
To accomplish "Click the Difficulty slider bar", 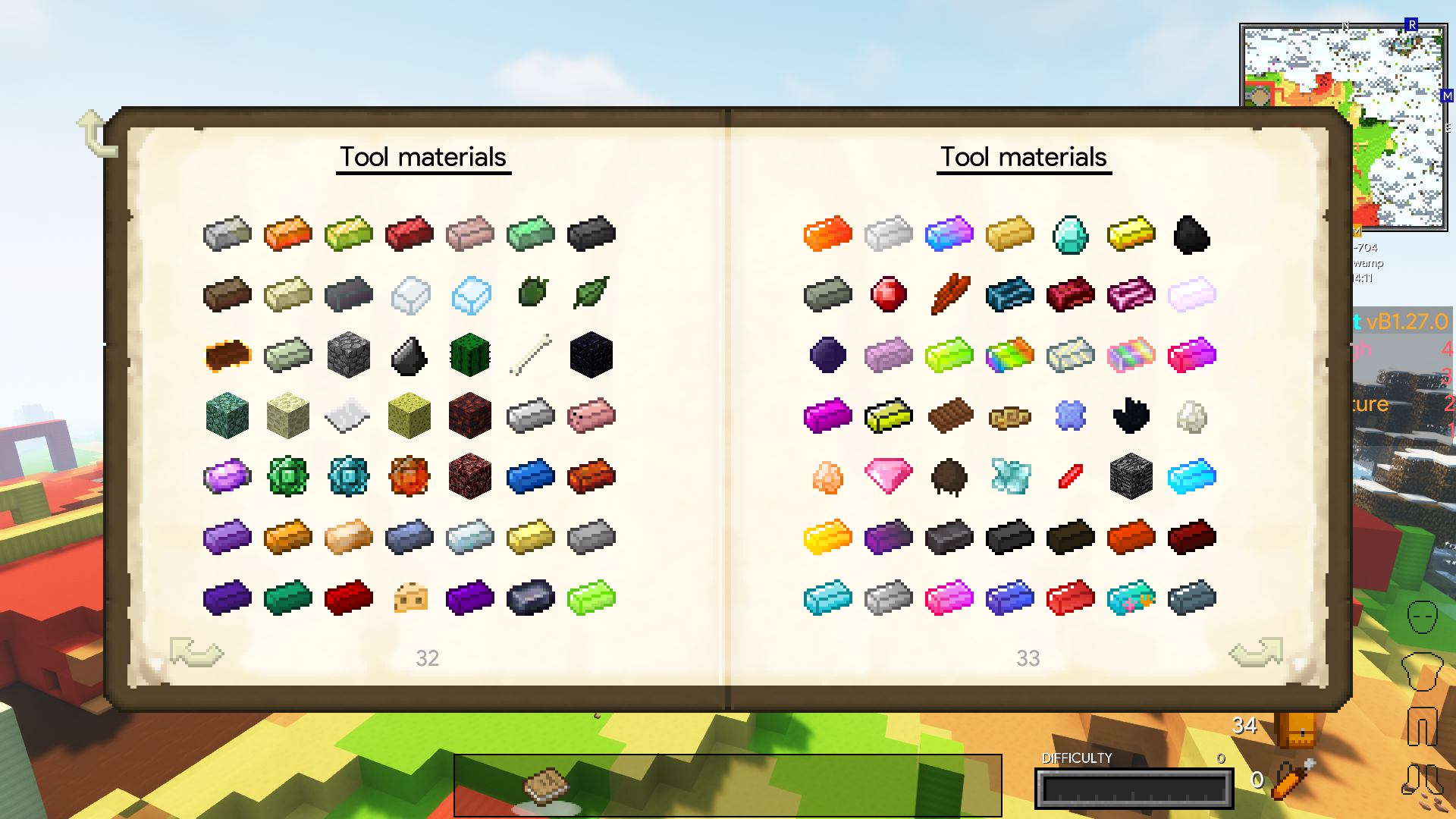I will pyautogui.click(x=1134, y=787).
